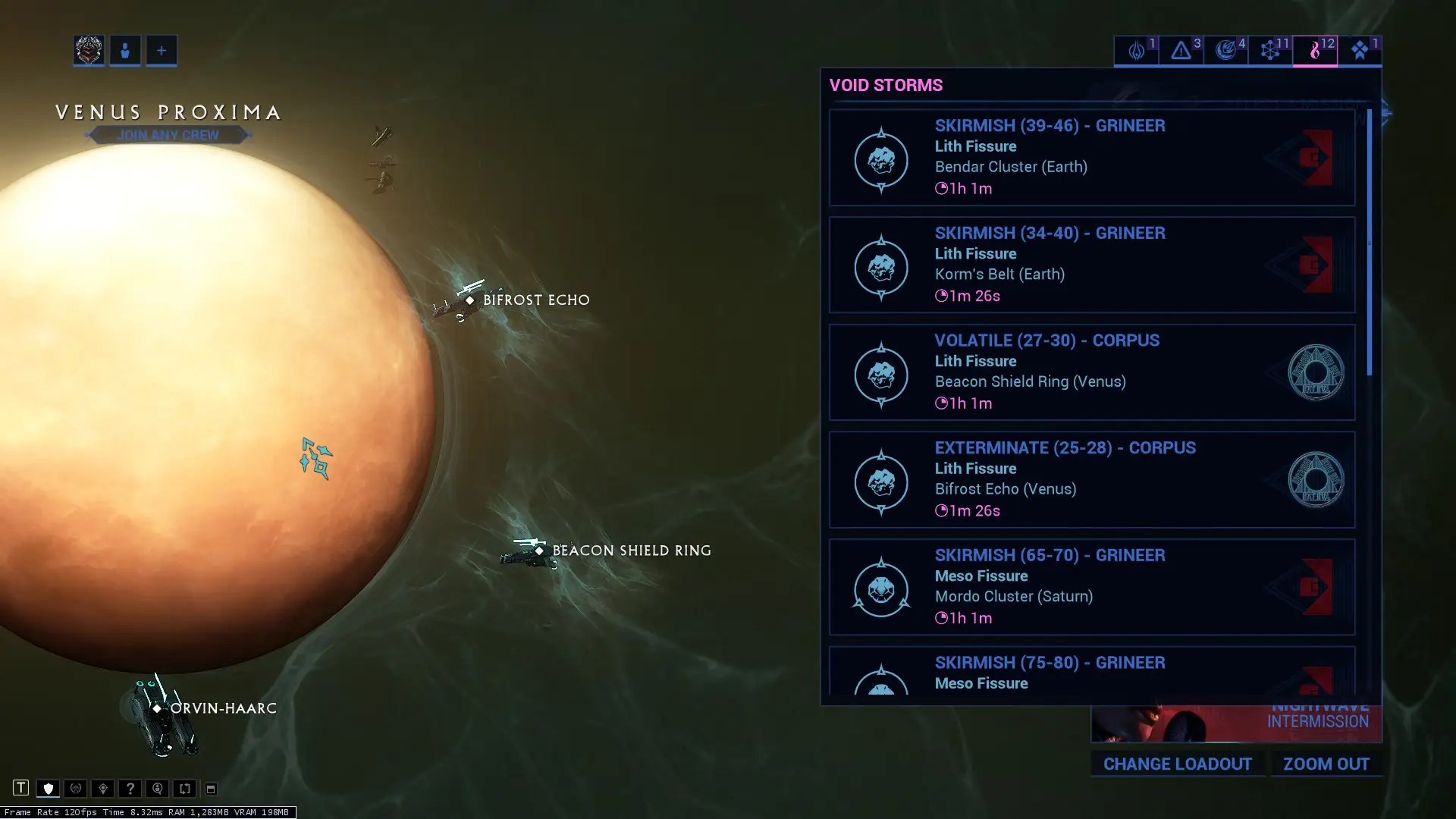Activate the shield icon in bottom toolbar
1456x819 pixels.
[48, 789]
